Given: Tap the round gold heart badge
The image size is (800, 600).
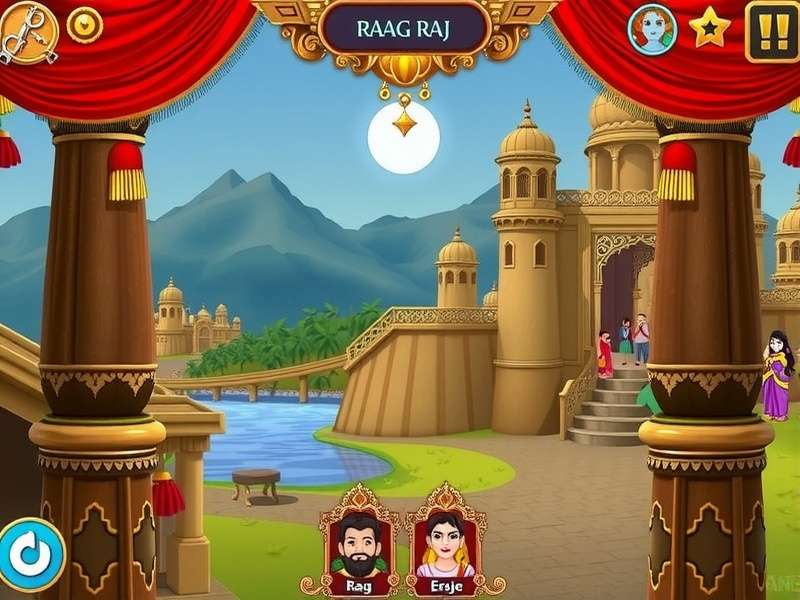Looking at the screenshot, I should [x=84, y=24].
